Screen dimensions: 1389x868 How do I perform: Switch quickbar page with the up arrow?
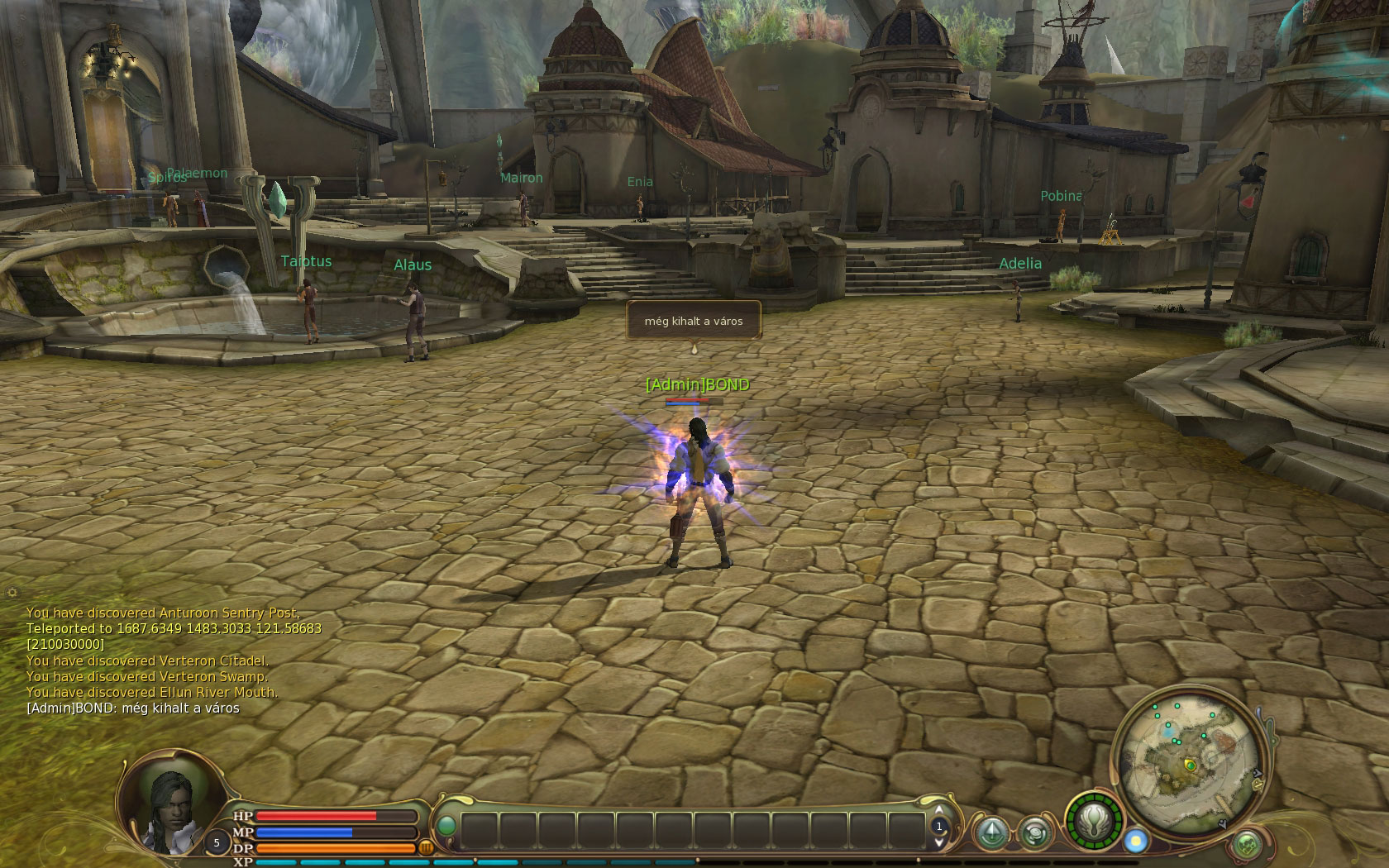[x=939, y=810]
